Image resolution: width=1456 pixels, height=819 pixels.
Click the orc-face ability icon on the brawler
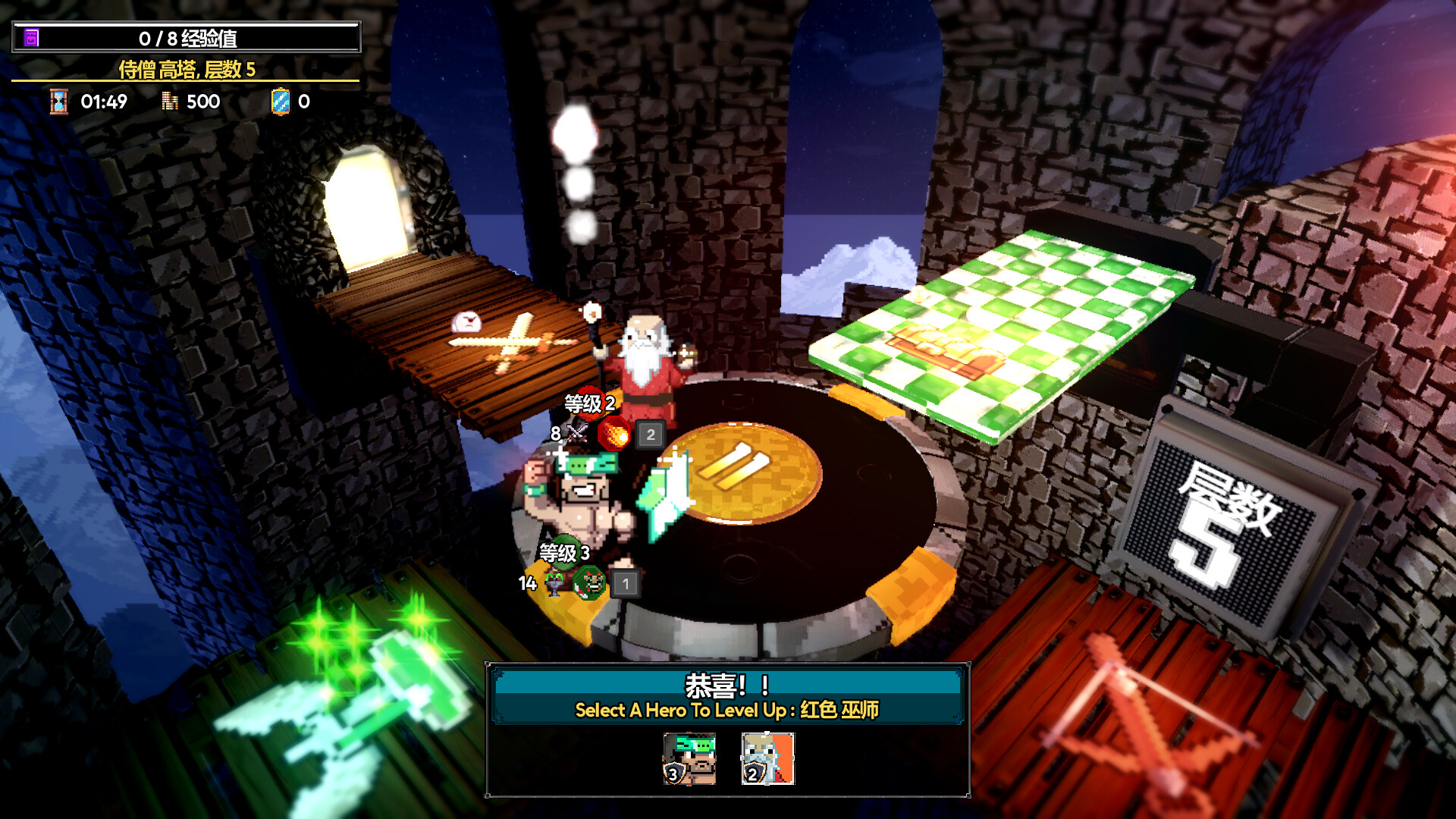point(588,583)
